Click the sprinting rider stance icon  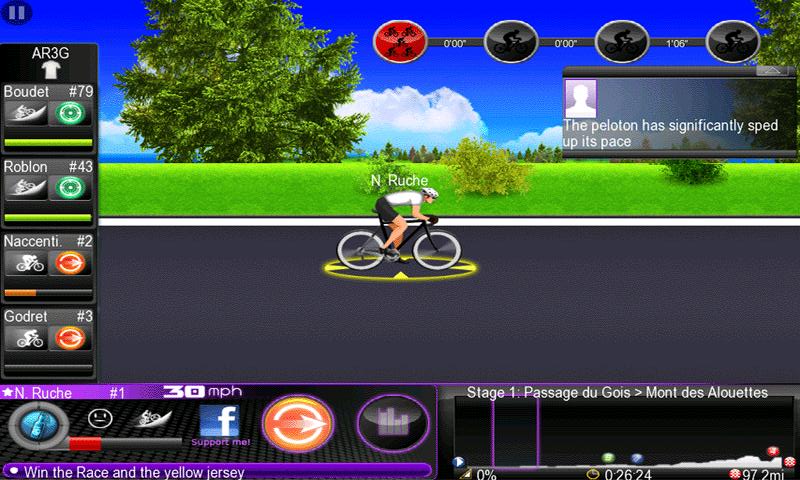tap(153, 419)
